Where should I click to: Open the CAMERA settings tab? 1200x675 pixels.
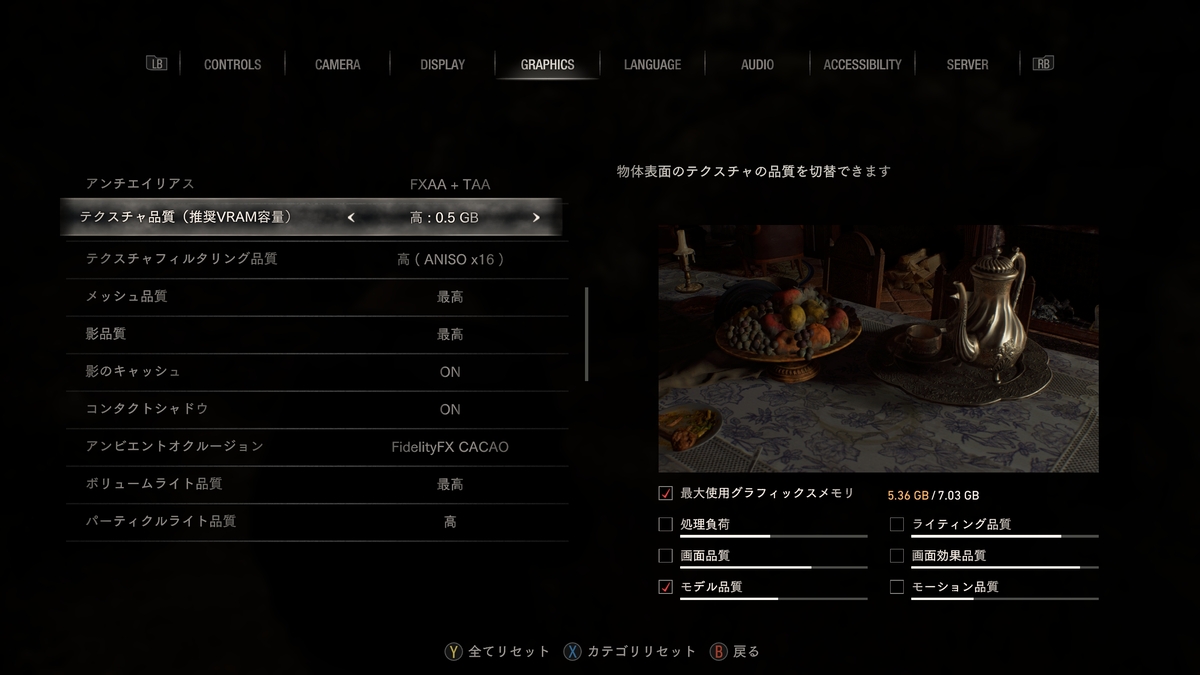(x=337, y=64)
